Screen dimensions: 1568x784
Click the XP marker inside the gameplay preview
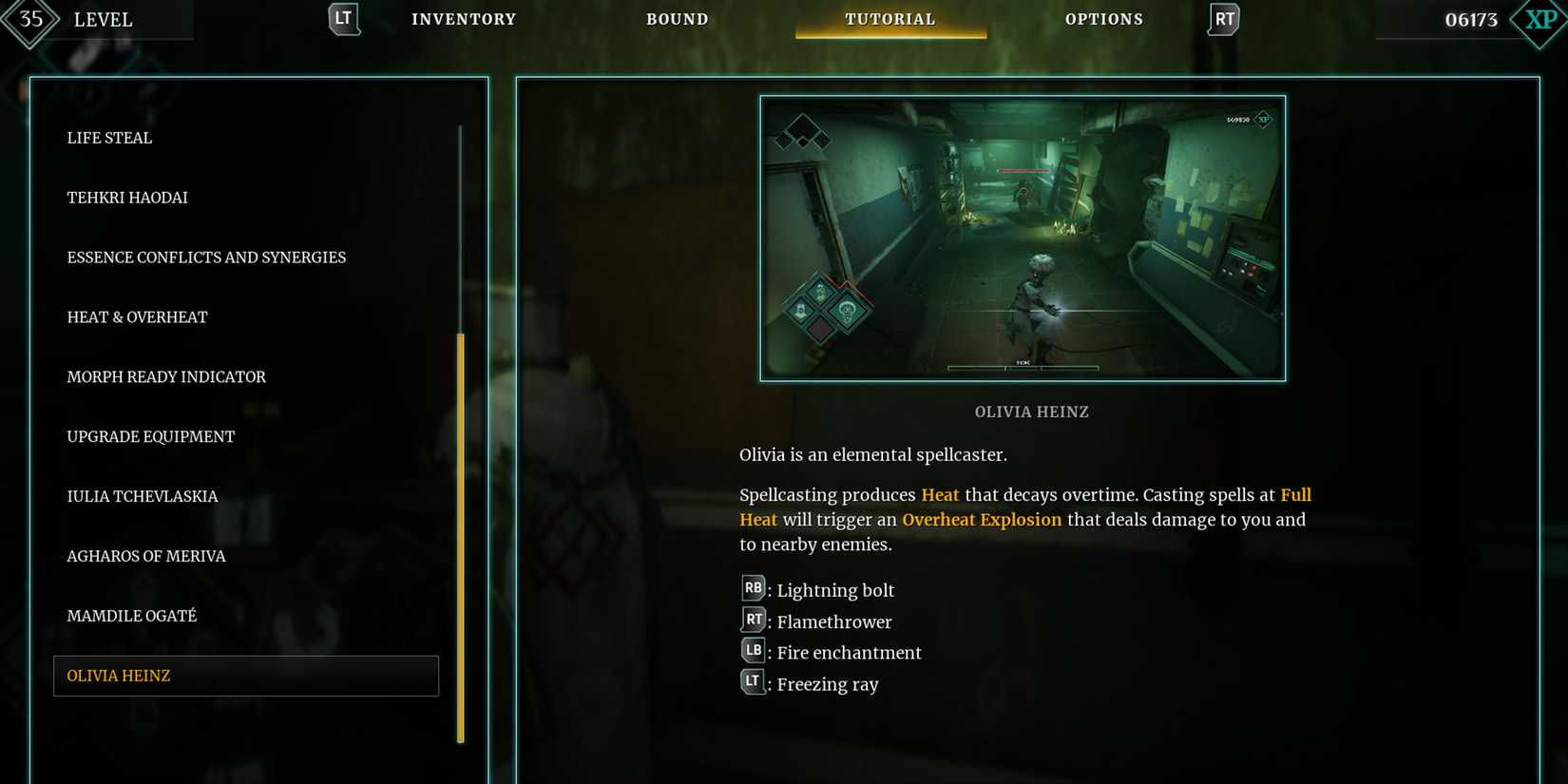tap(1264, 121)
